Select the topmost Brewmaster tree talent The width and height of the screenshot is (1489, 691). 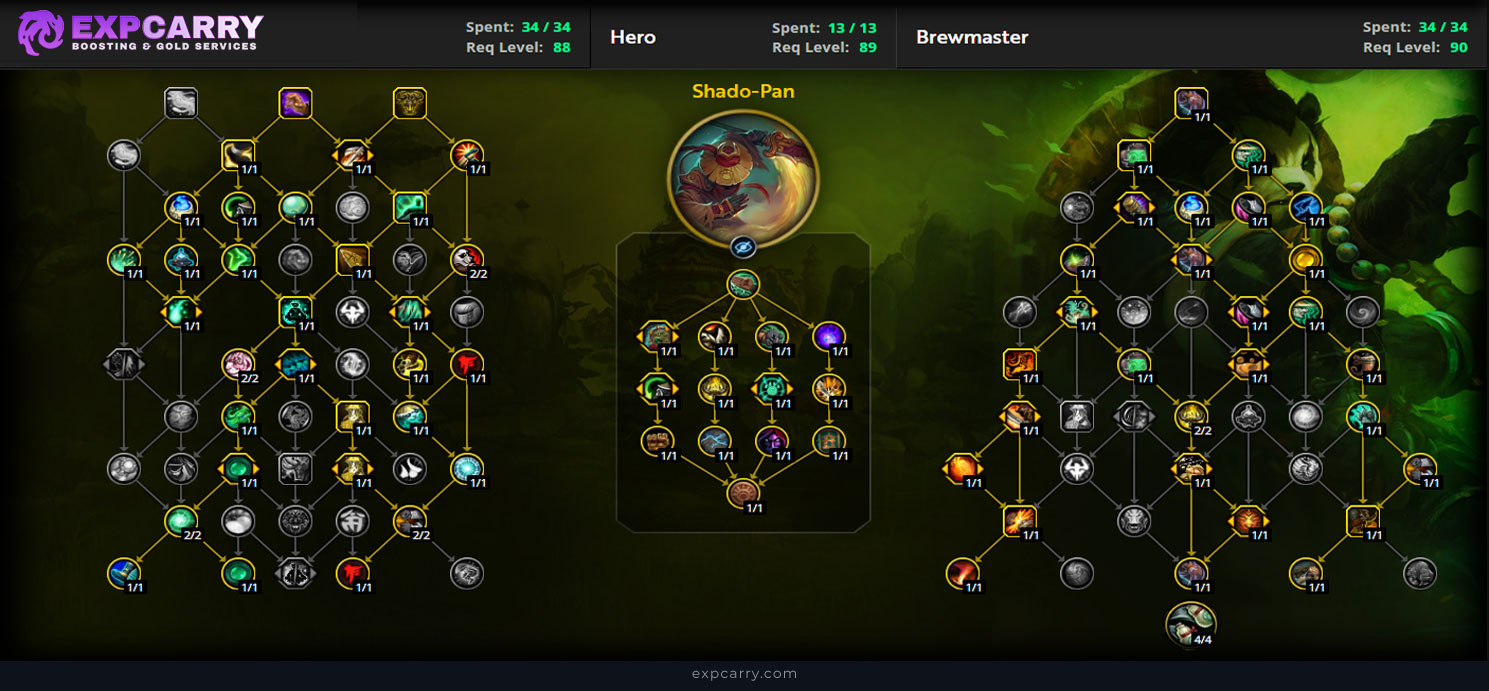click(x=1191, y=103)
